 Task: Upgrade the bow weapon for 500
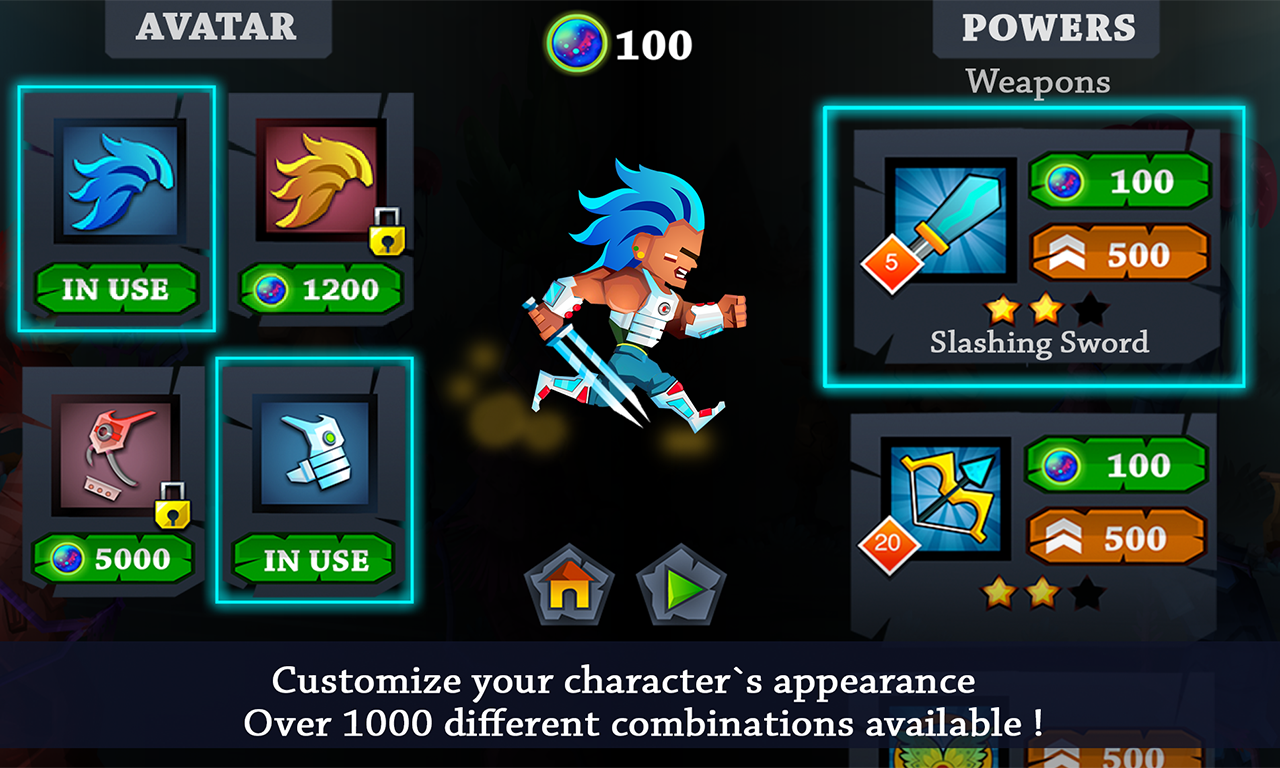point(1117,539)
